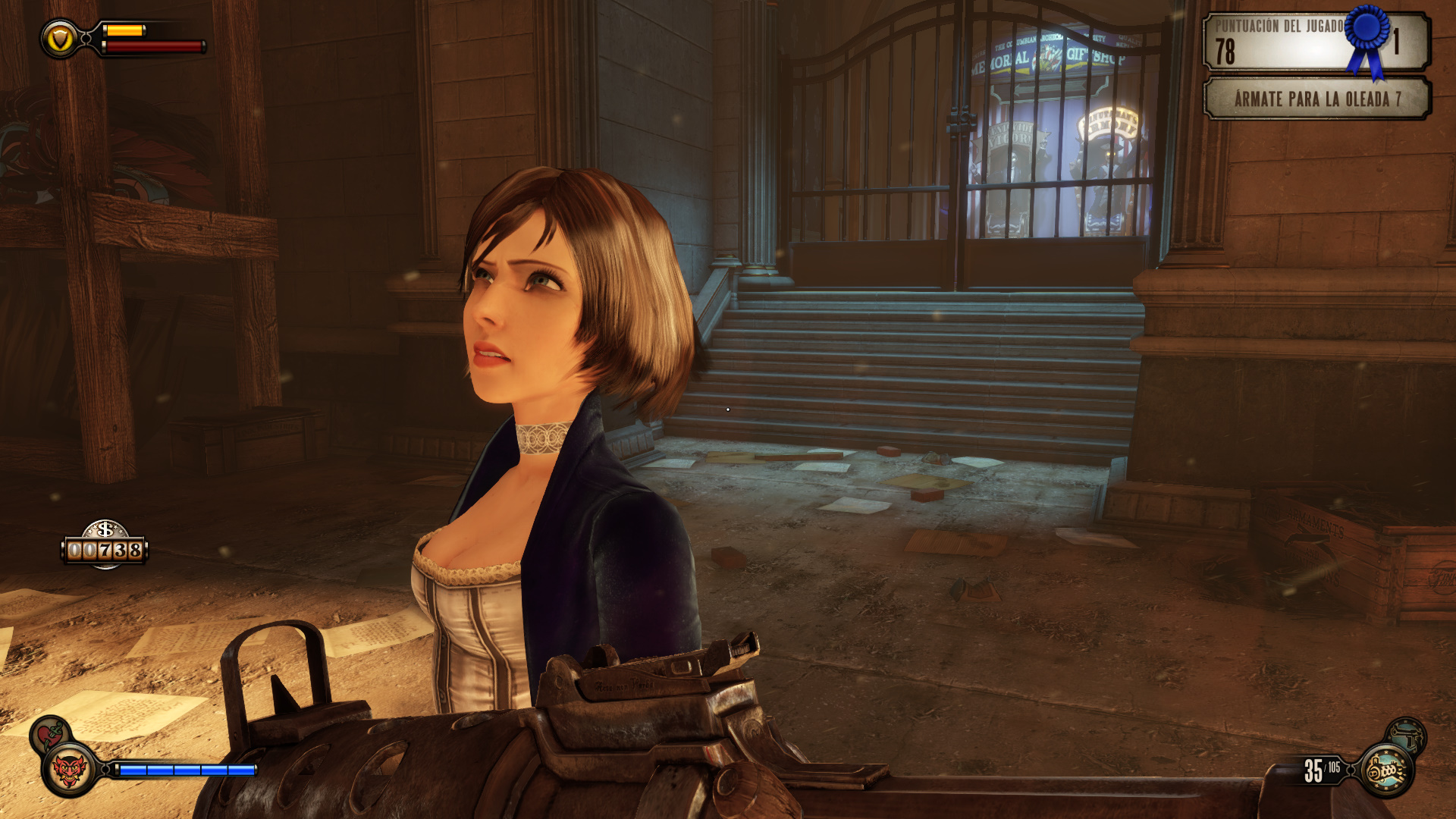1456x819 pixels.
Task: Click the silver dollar money icon
Action: click(x=105, y=529)
